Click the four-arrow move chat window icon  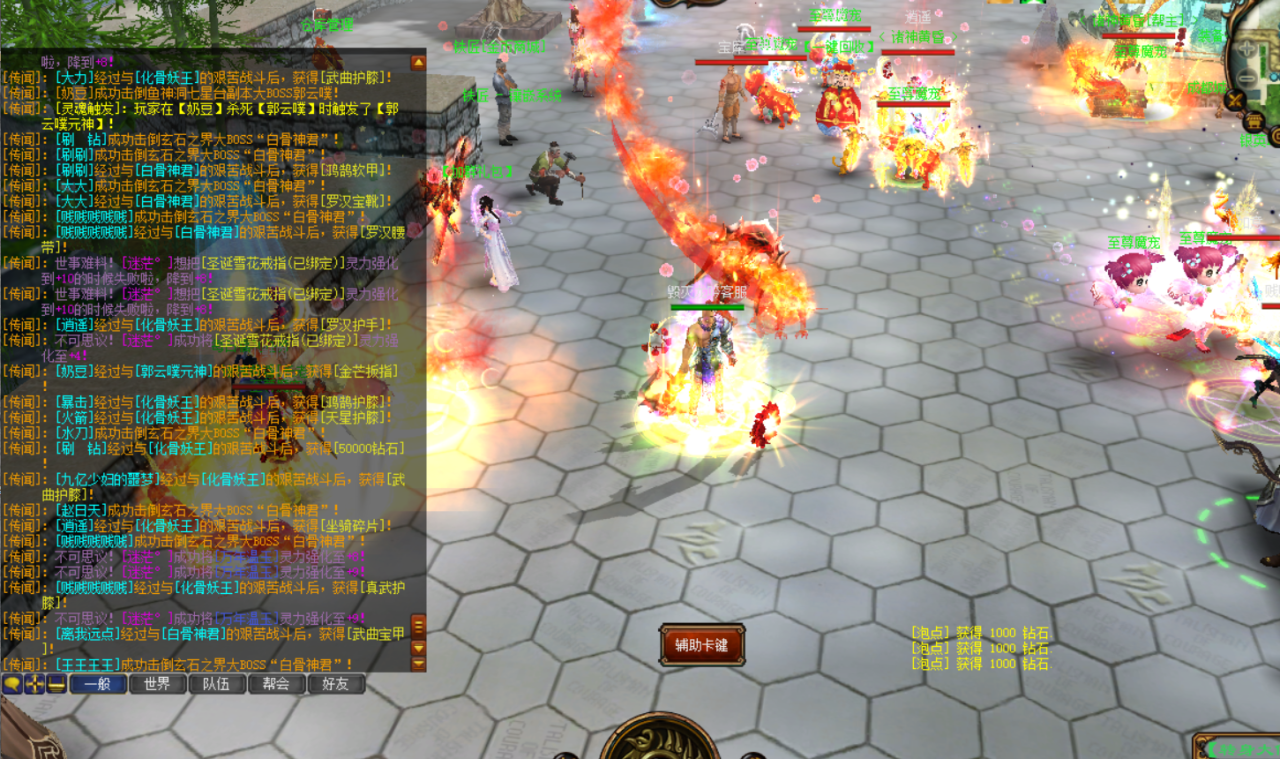pos(35,684)
